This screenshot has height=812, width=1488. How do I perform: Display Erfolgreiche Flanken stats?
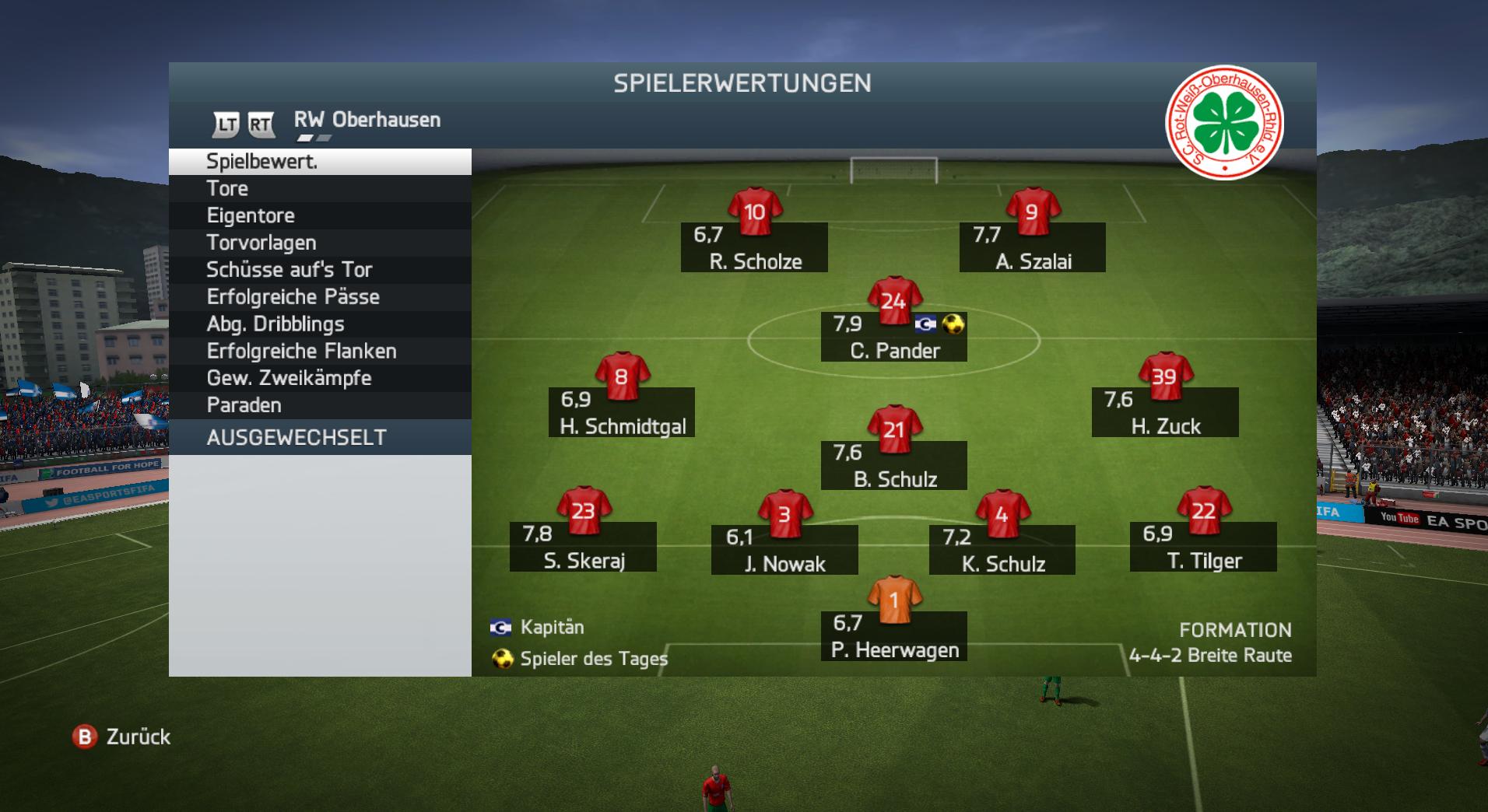coord(319,352)
